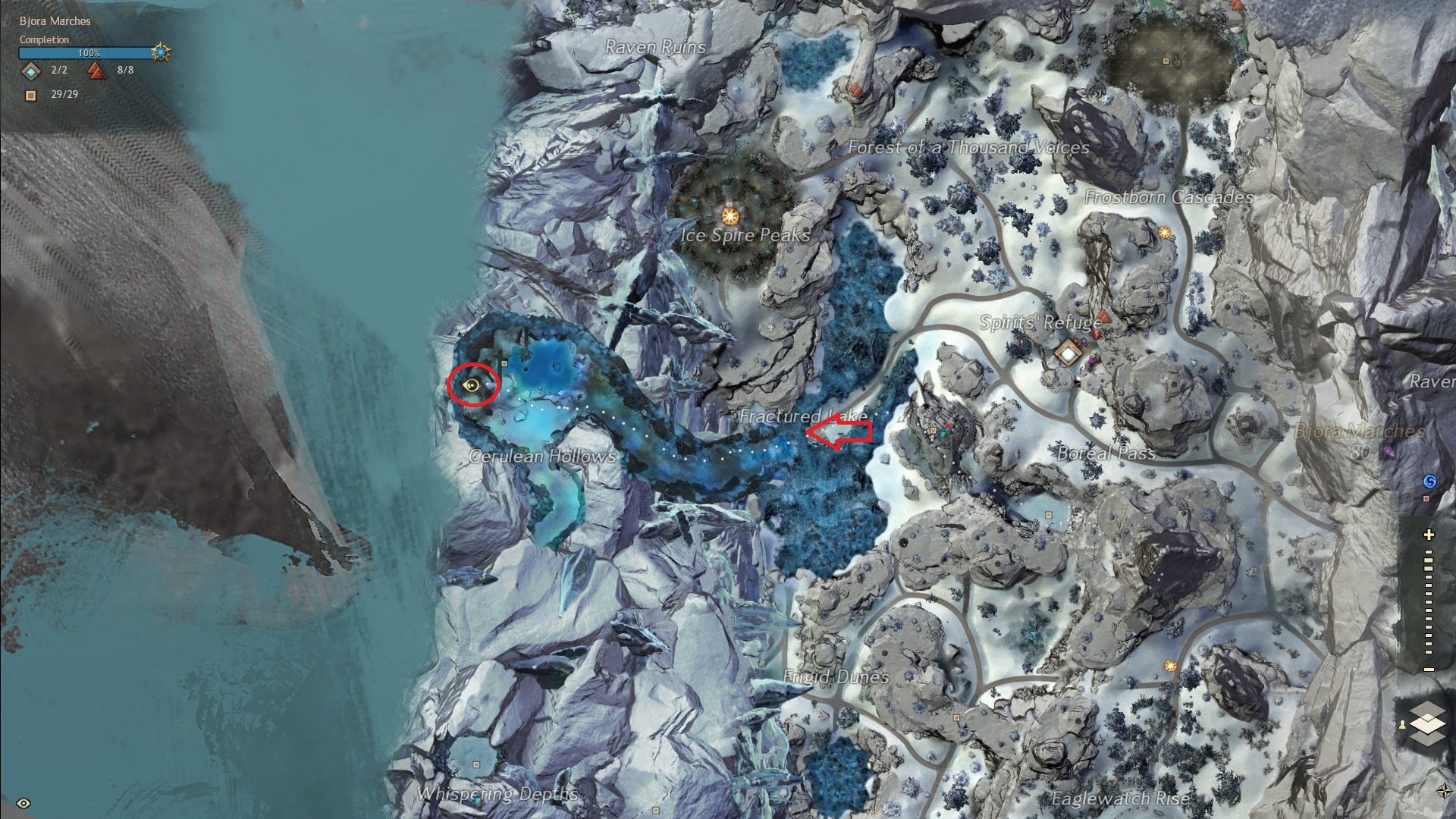The image size is (1456, 819).
Task: Select the event marker at Ice Spire Peaks
Action: click(x=730, y=217)
